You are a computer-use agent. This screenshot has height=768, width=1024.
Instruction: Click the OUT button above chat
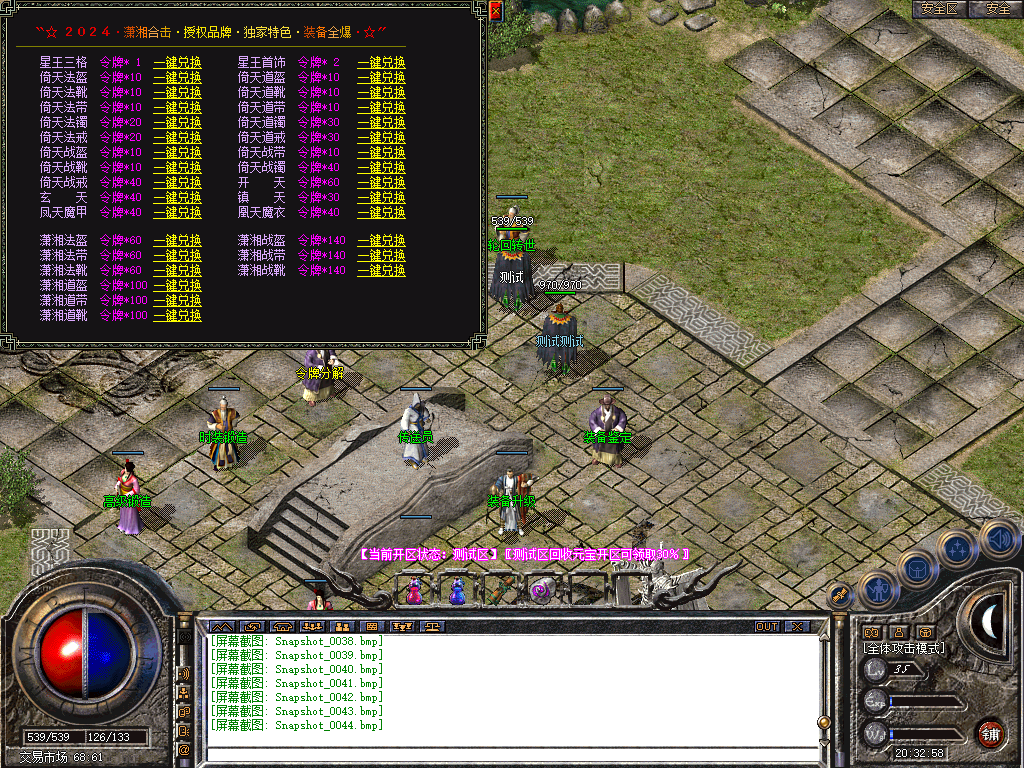pyautogui.click(x=766, y=627)
